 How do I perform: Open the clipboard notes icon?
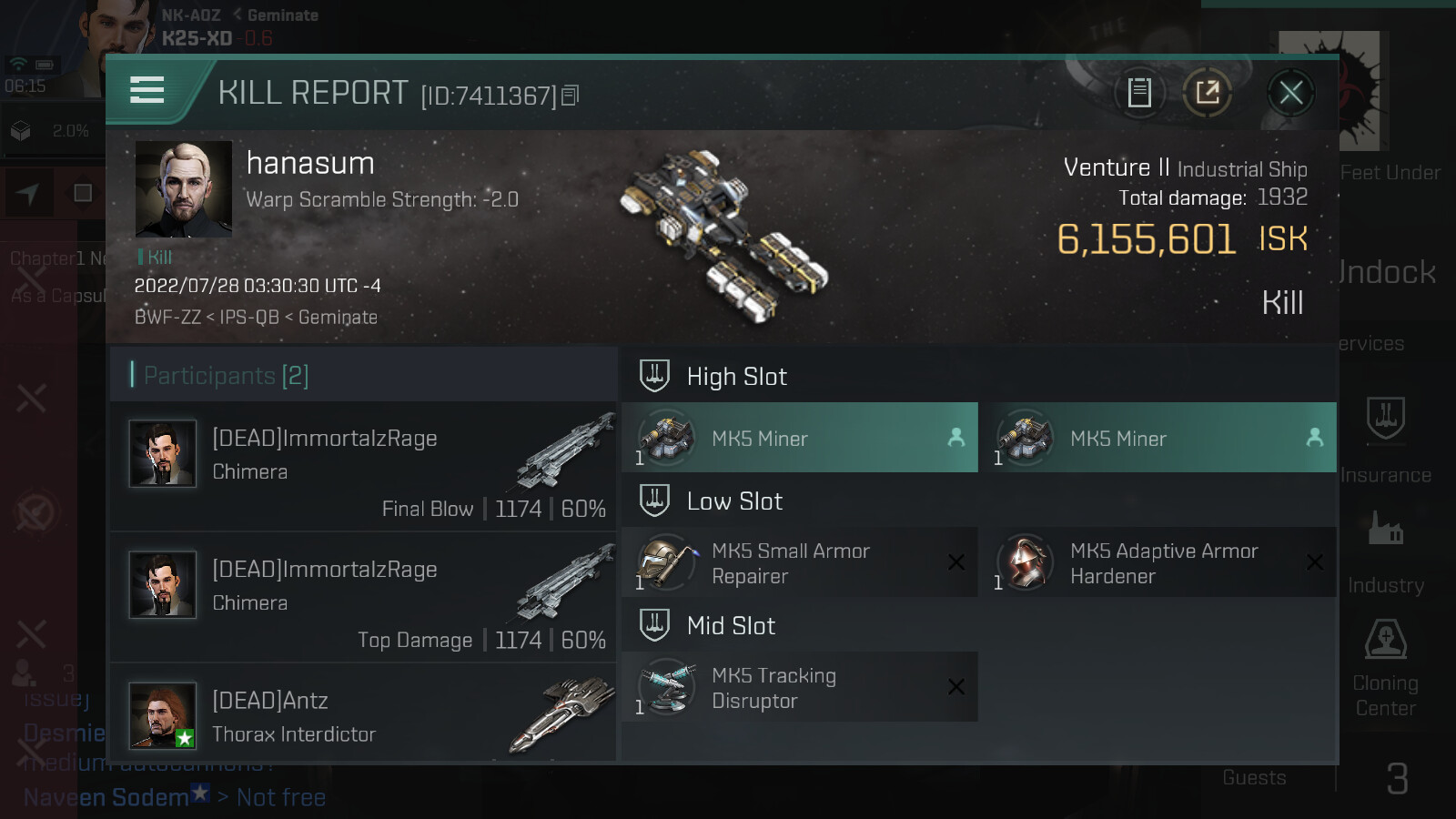[1139, 93]
